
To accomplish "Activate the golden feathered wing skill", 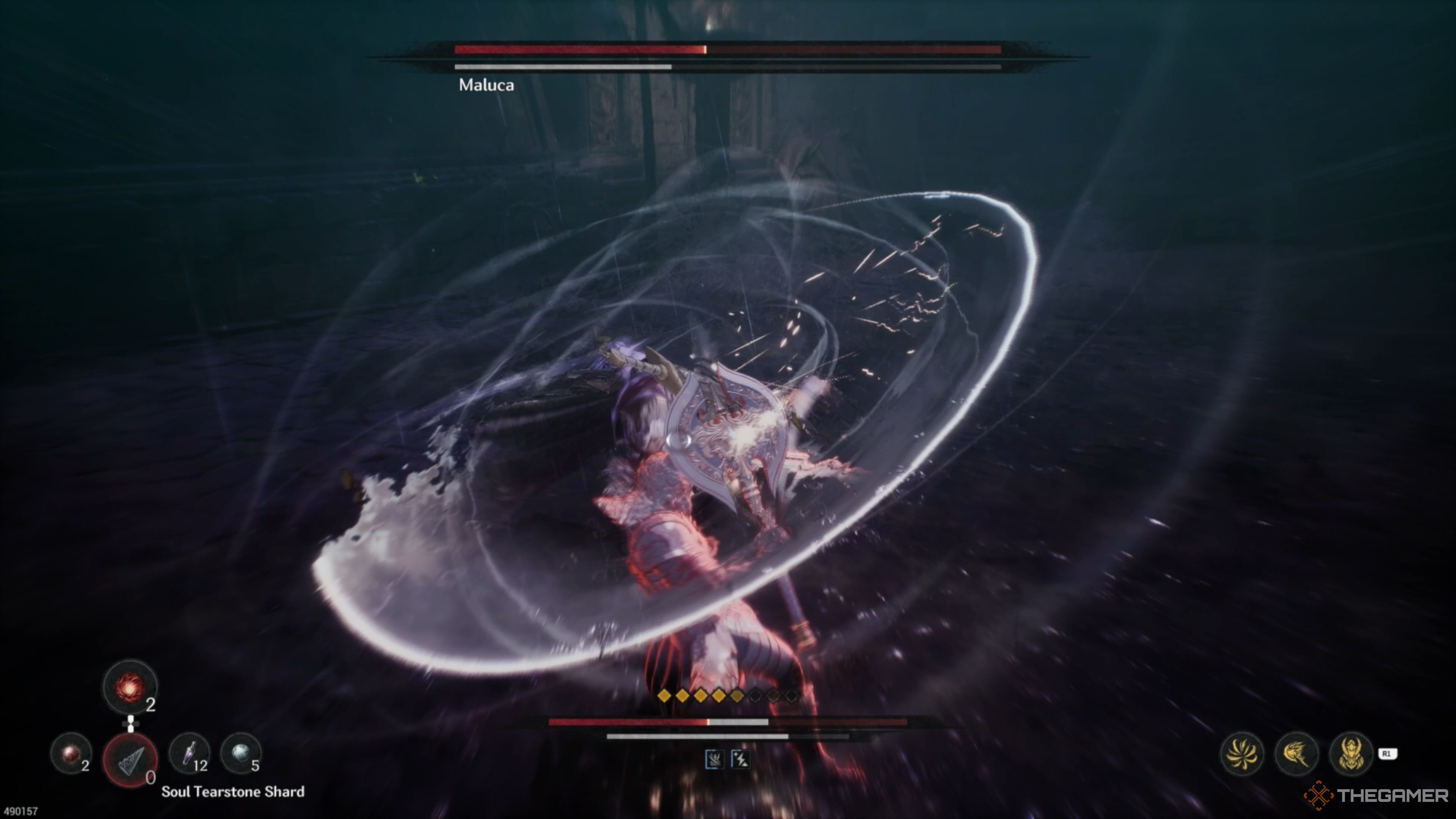I will pos(1297,753).
